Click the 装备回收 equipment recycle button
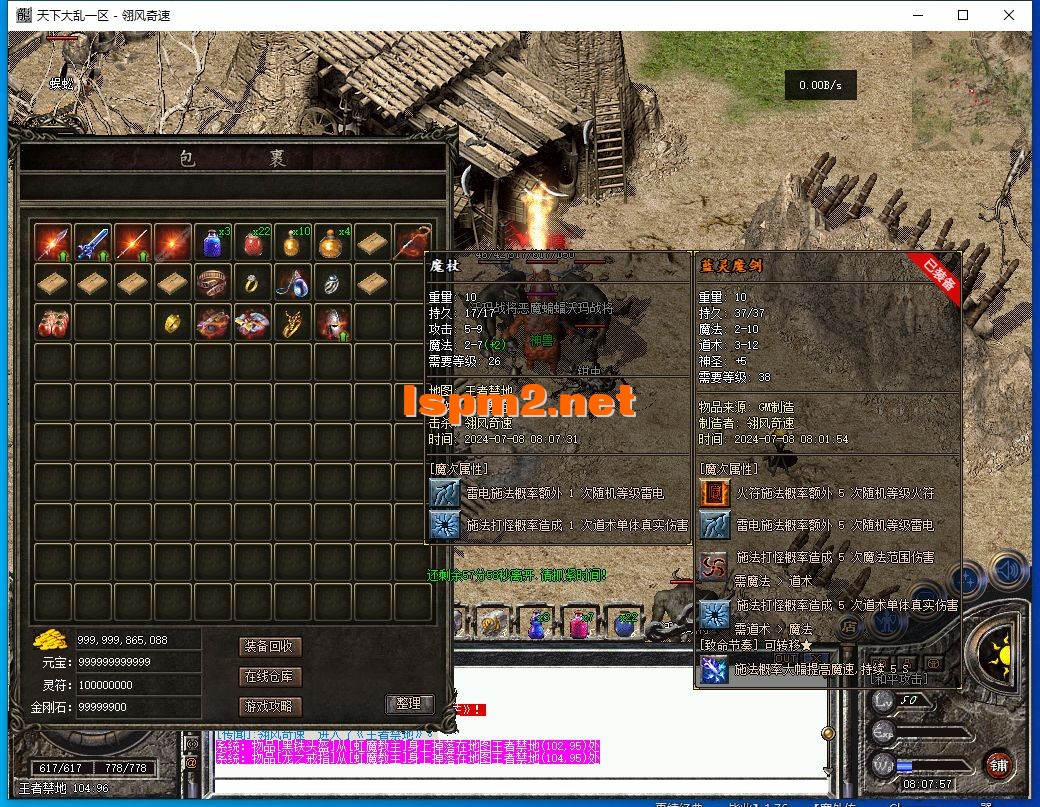The image size is (1040, 807). (270, 647)
